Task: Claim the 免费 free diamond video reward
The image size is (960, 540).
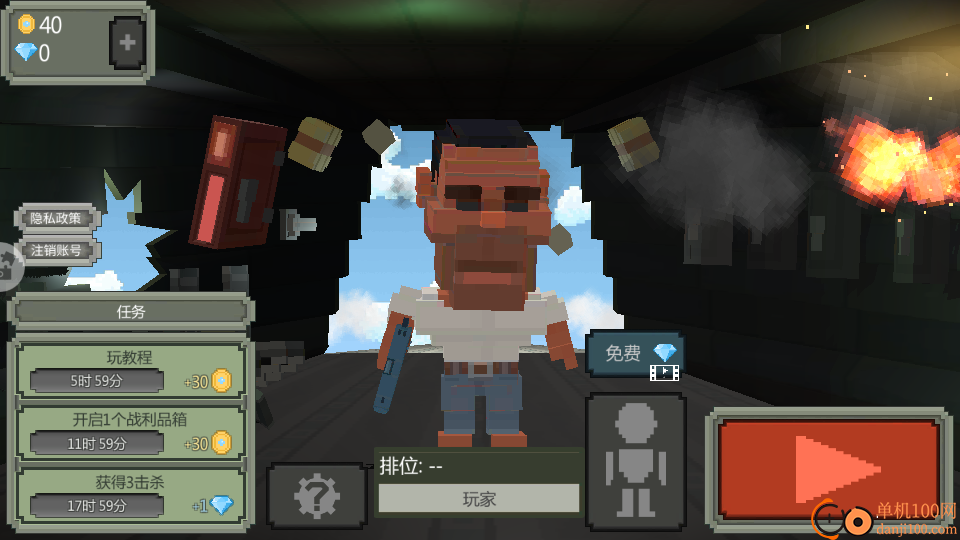Action: (x=635, y=355)
